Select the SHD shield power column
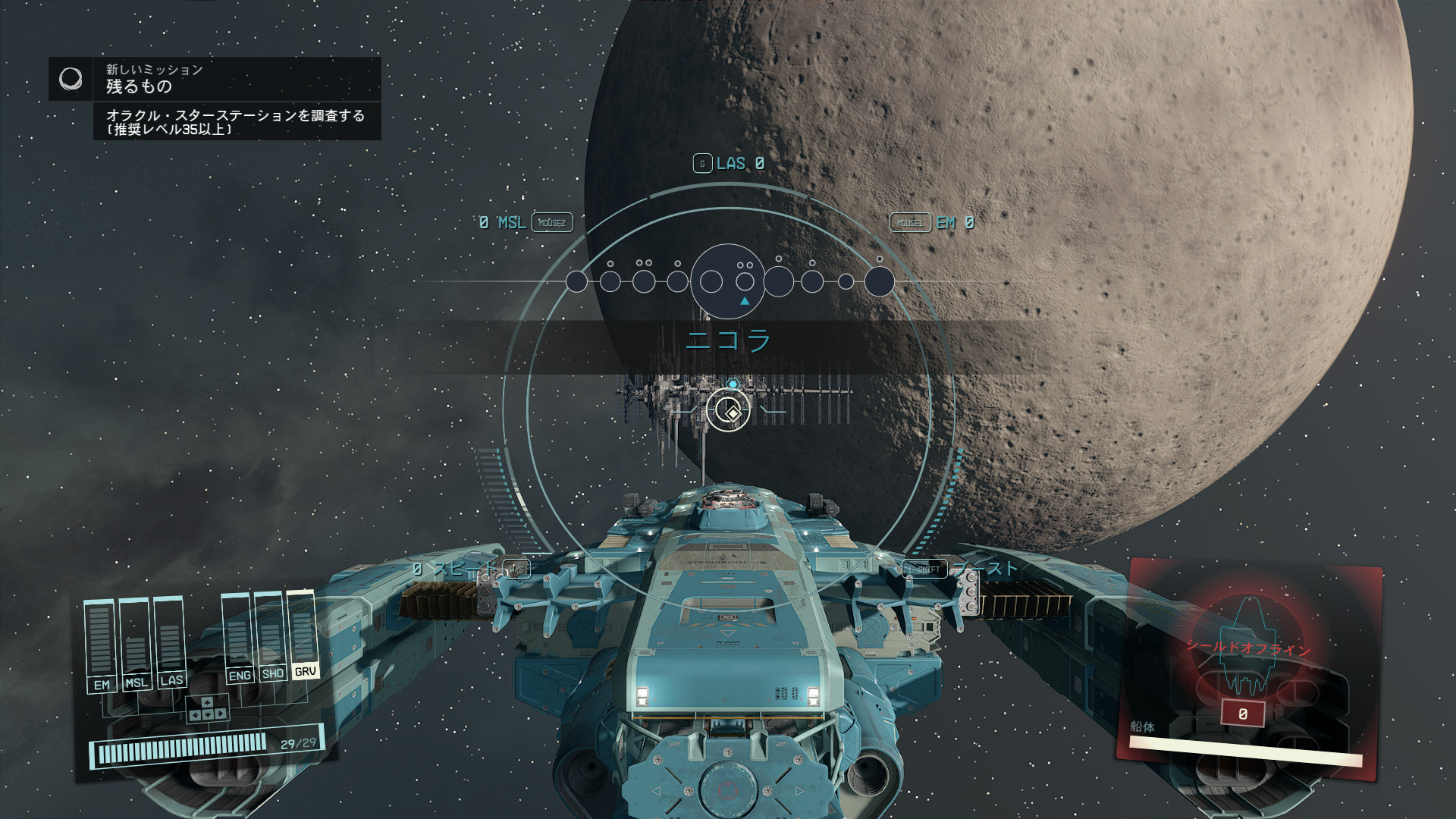 pos(271,635)
